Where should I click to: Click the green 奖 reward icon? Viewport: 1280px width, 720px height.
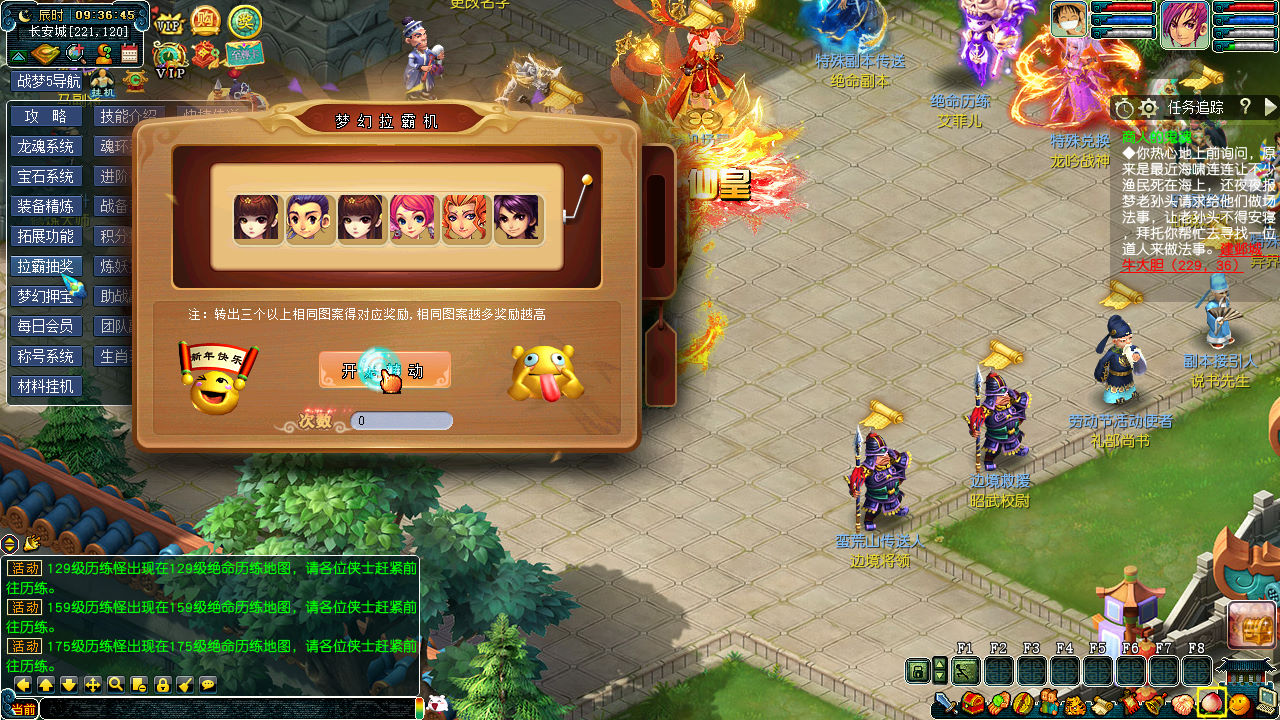(x=245, y=20)
